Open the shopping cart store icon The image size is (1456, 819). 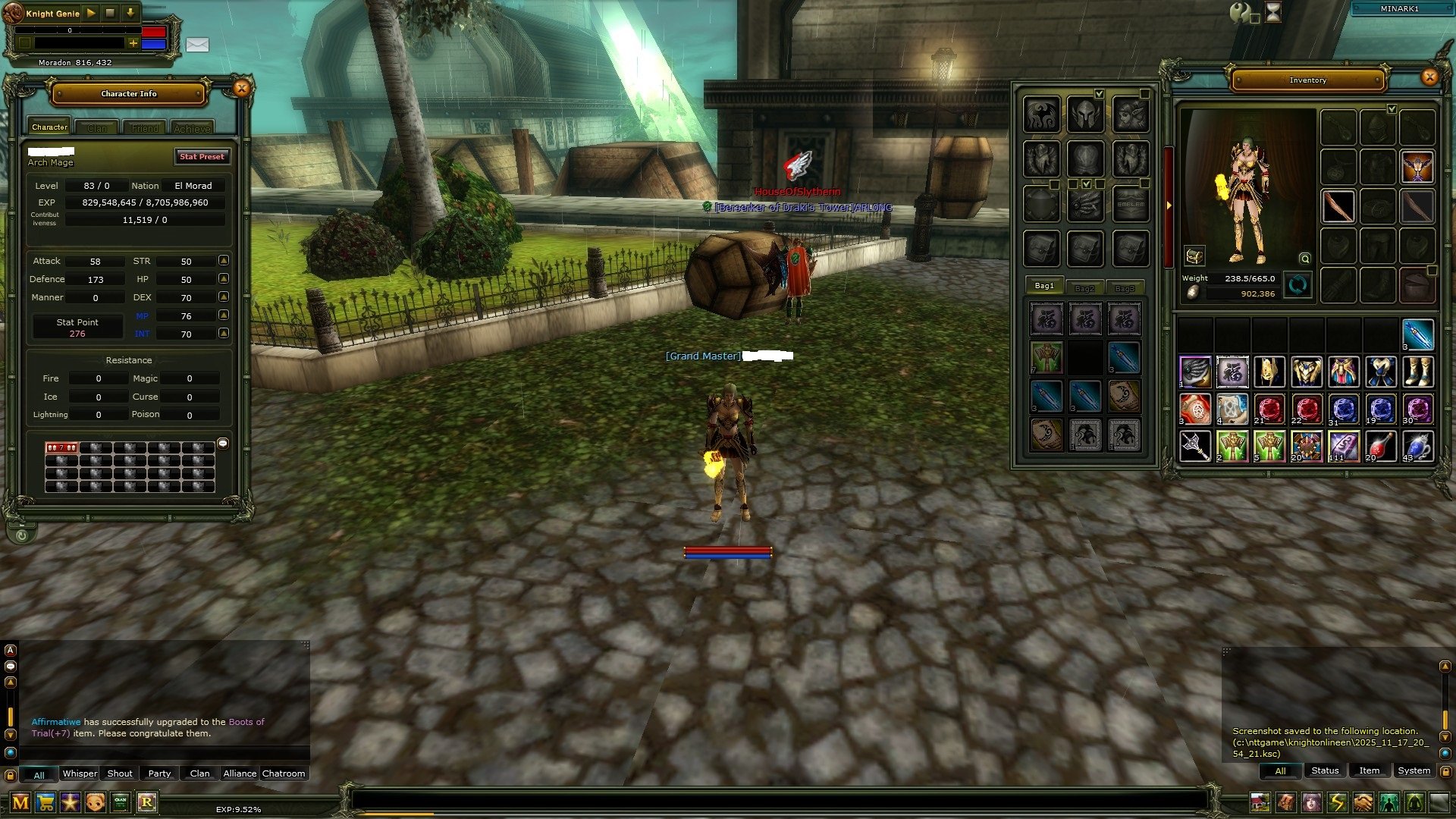[46, 802]
